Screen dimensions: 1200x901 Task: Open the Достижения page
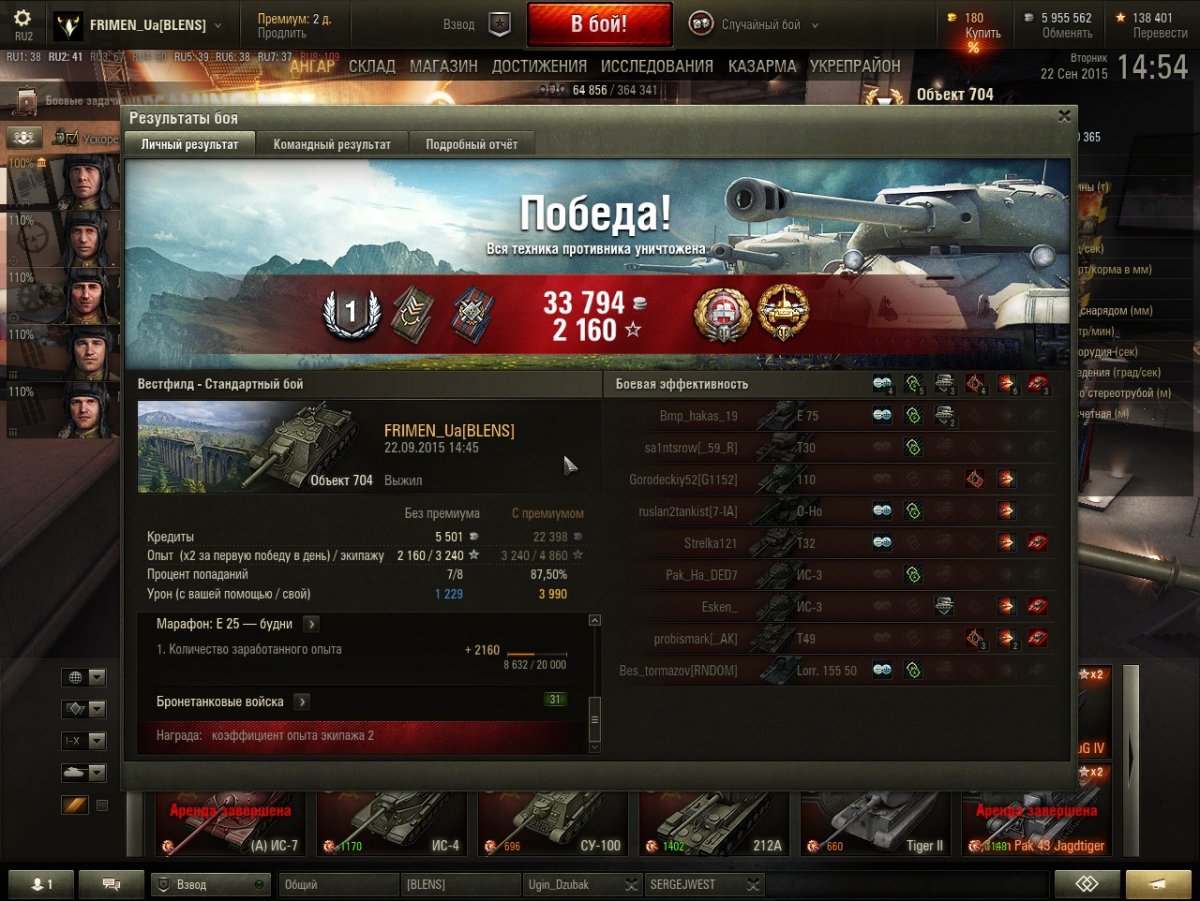click(x=539, y=66)
